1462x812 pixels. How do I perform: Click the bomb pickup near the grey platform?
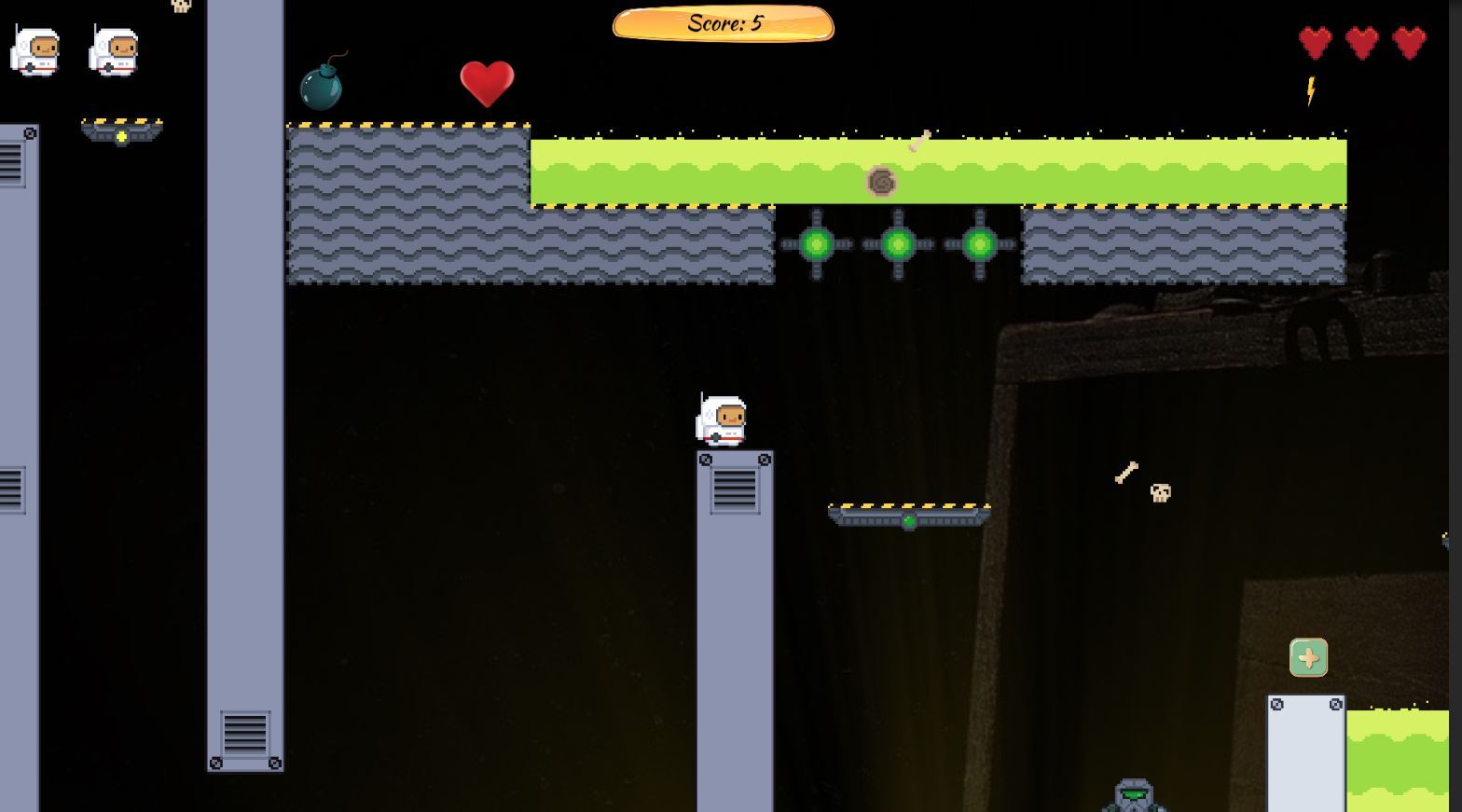pos(323,86)
